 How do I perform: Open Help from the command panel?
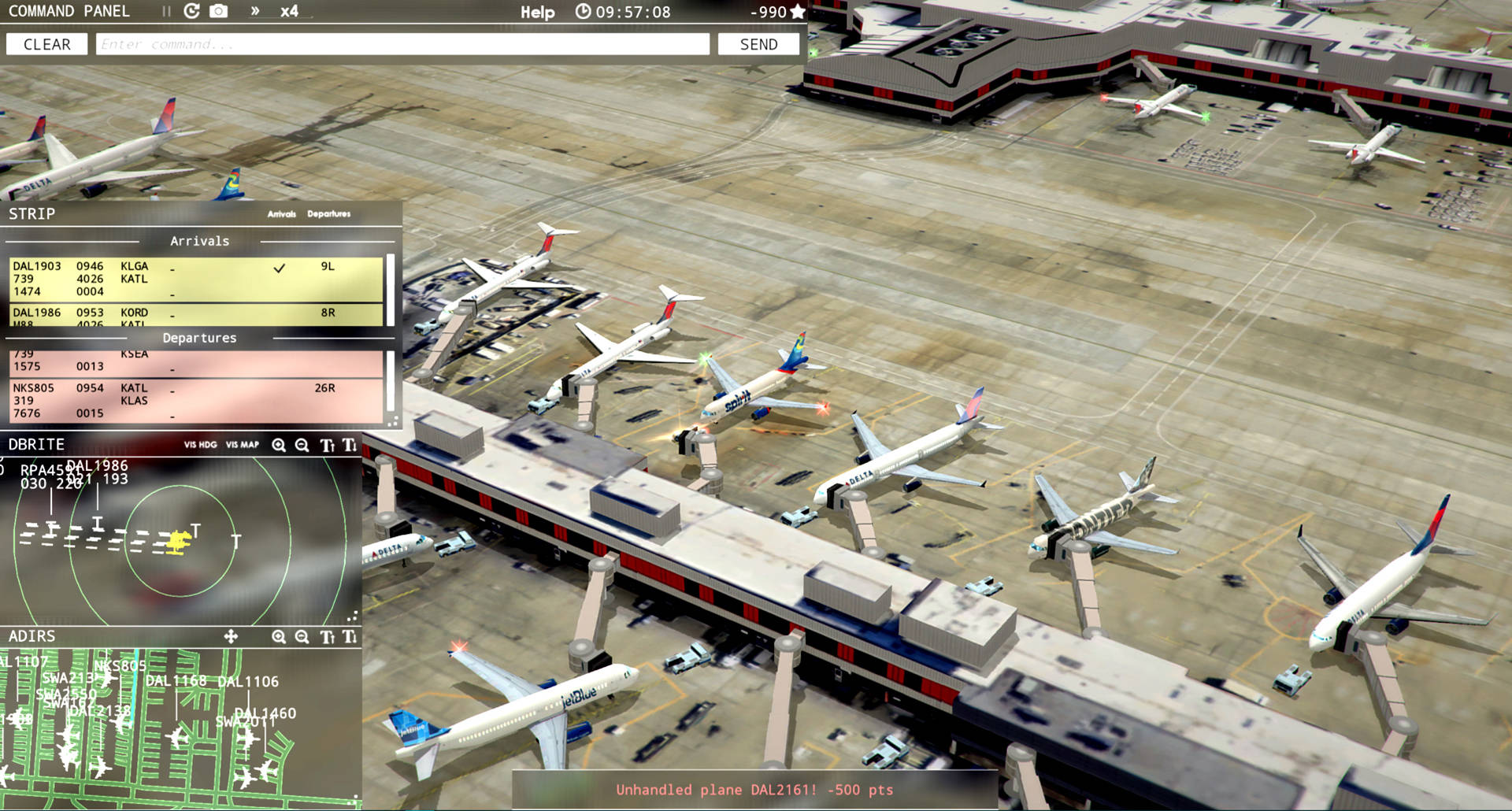539,12
